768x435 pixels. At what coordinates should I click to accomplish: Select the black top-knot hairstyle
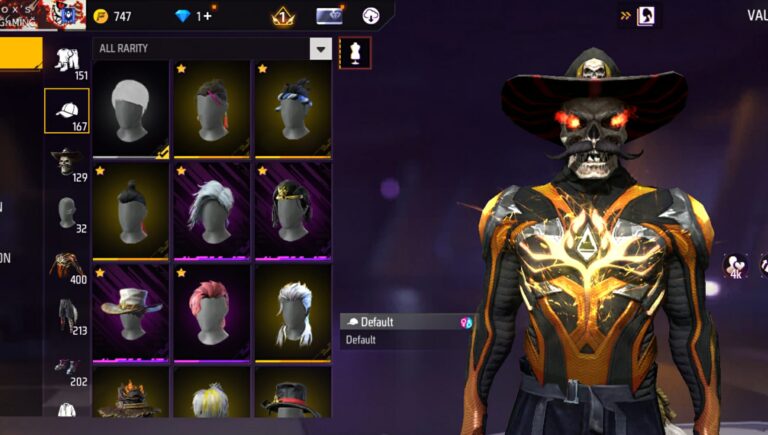pyautogui.click(x=131, y=210)
